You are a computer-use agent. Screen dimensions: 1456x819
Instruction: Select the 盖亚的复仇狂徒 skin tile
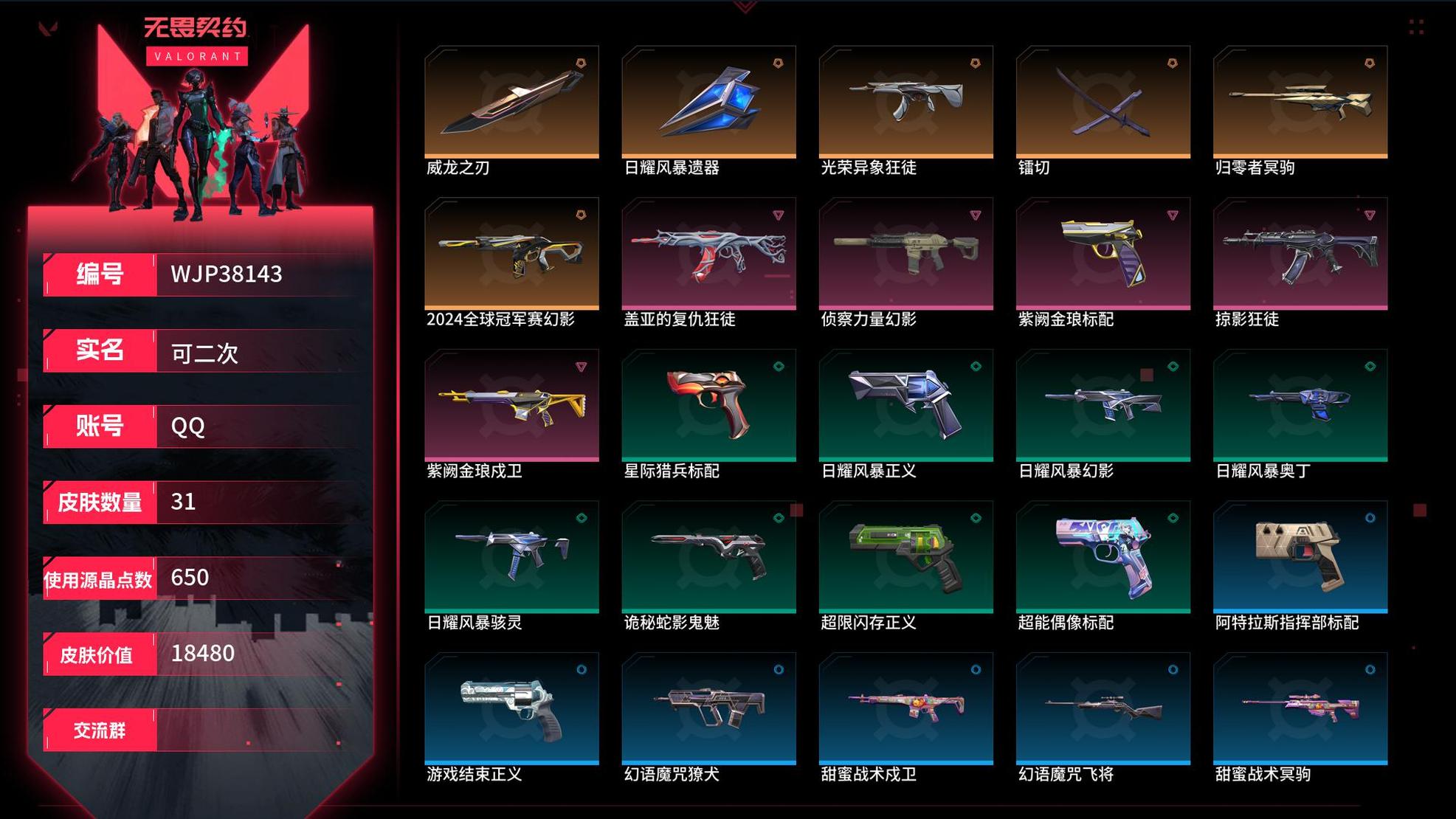[708, 253]
